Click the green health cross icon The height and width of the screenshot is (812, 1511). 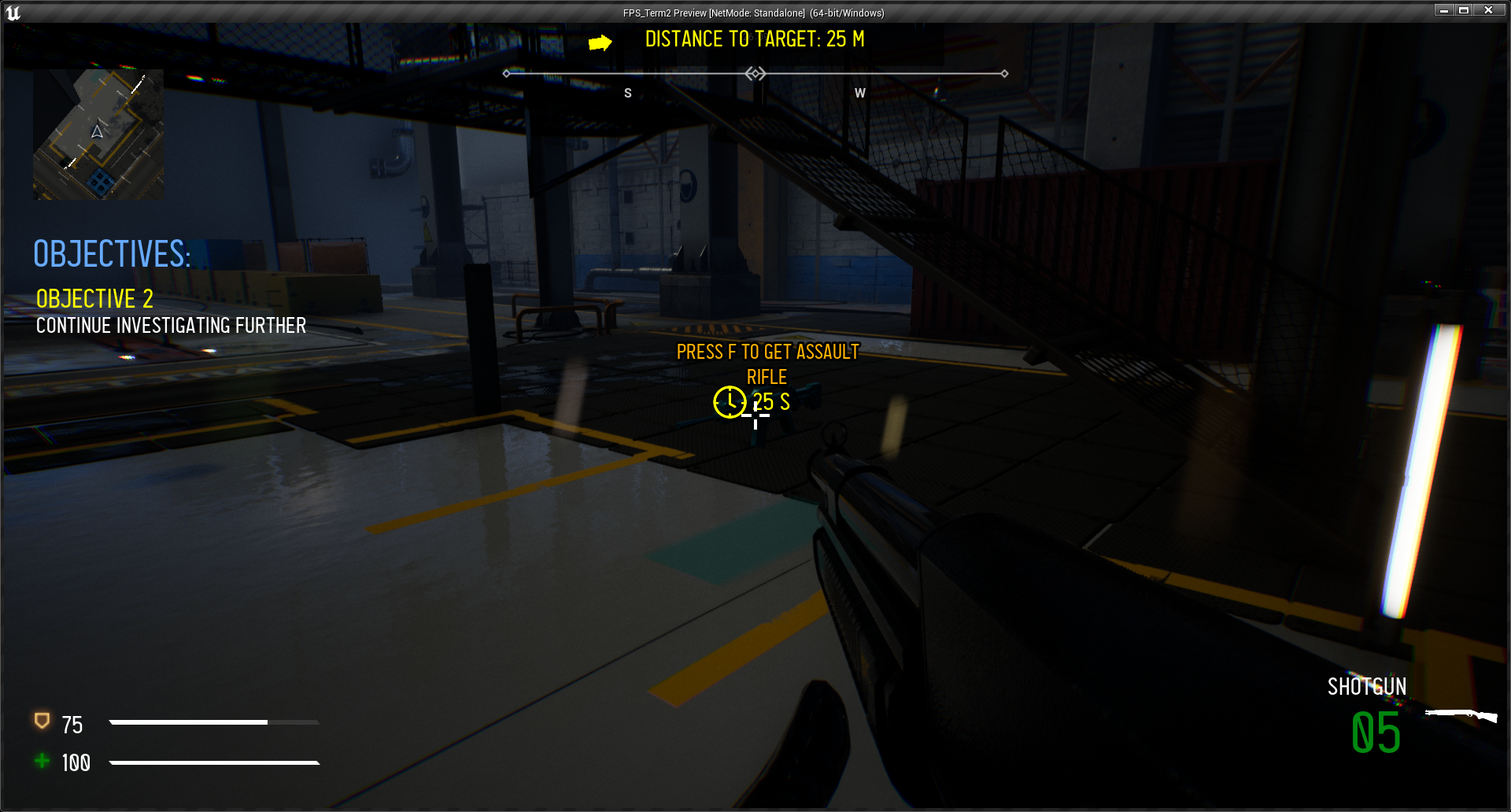click(x=42, y=760)
